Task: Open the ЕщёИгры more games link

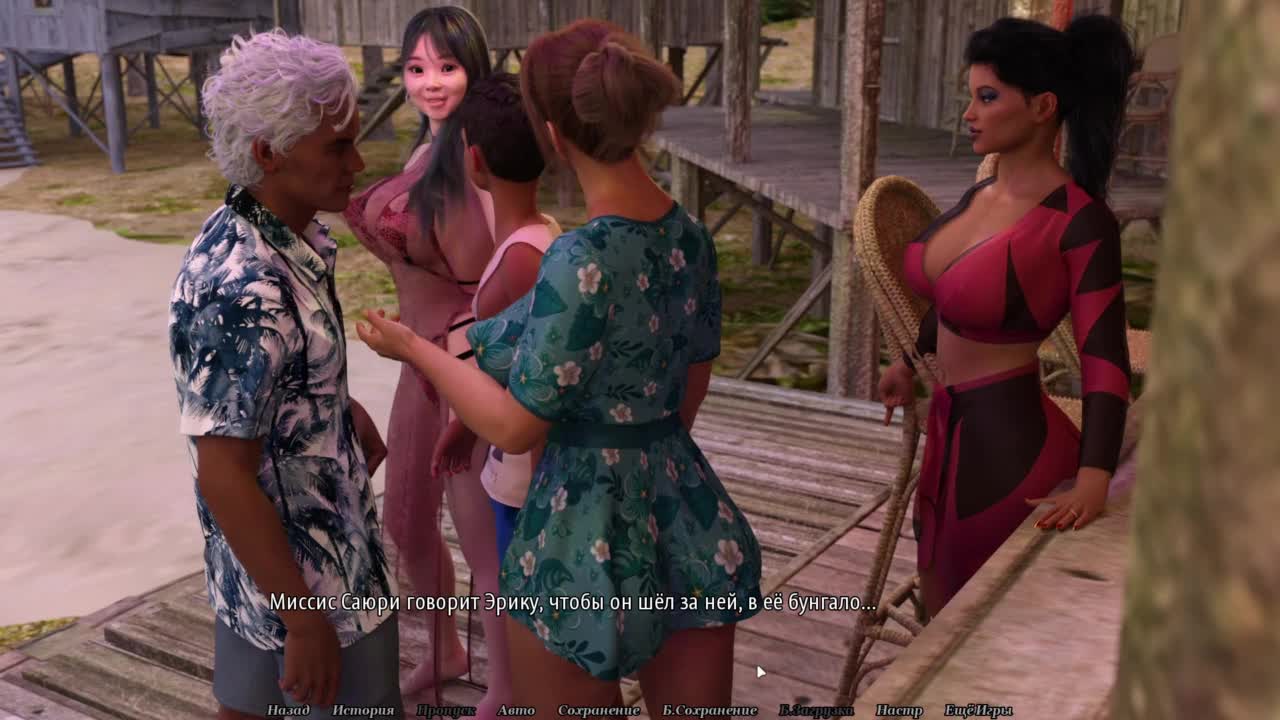Action: tap(978, 710)
